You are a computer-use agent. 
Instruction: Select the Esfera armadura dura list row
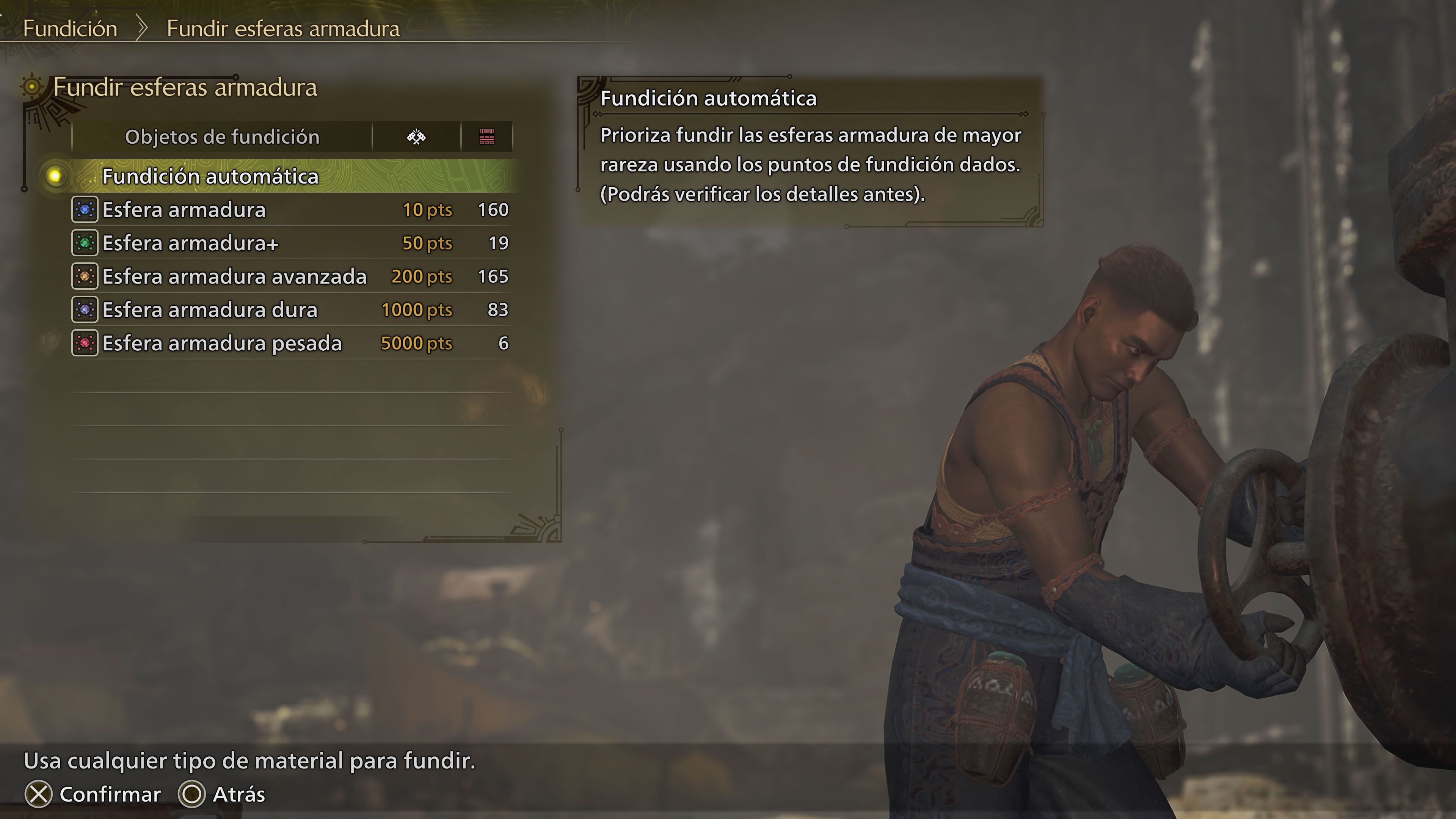(x=209, y=310)
